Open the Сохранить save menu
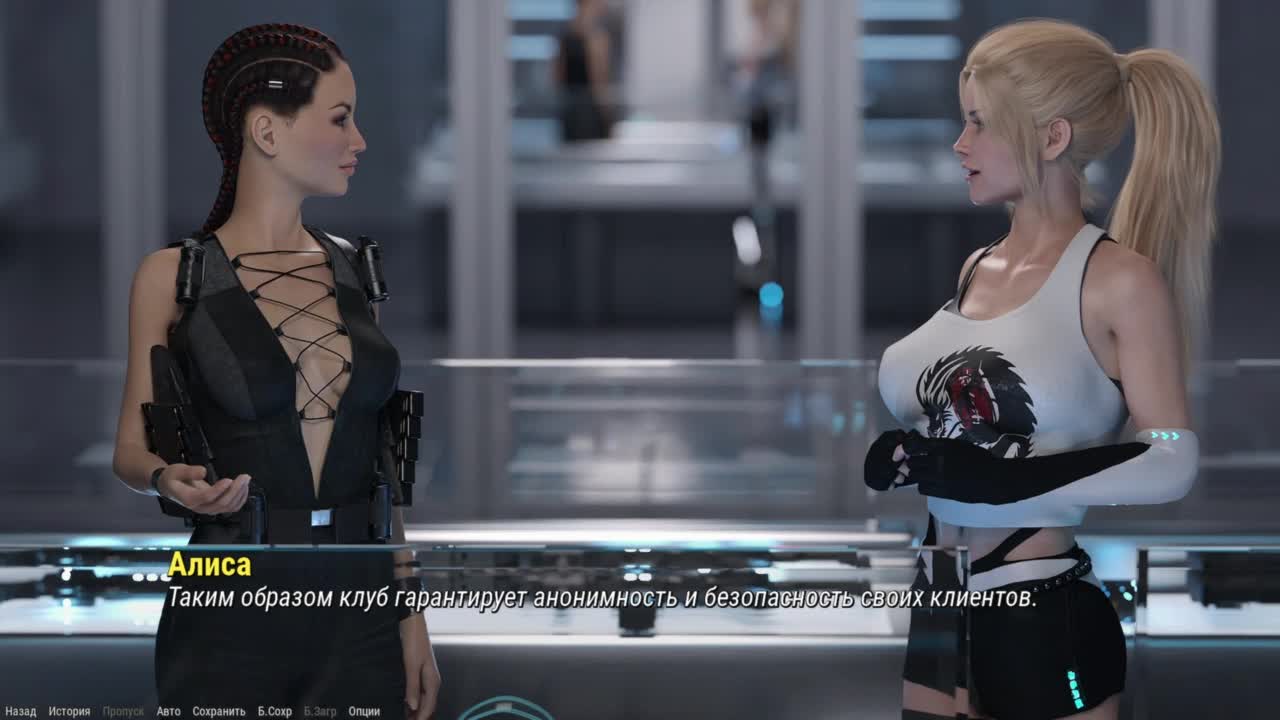1280x720 pixels. [x=218, y=711]
